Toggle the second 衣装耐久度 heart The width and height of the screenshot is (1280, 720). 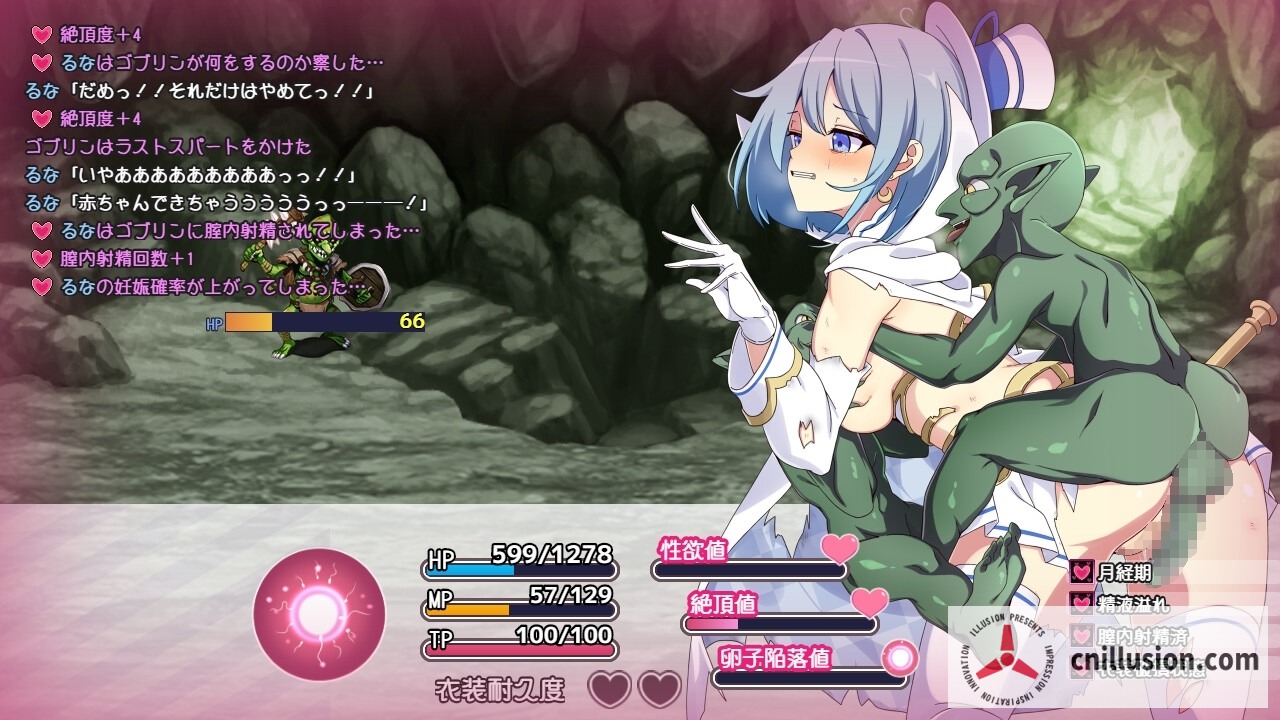coord(660,691)
